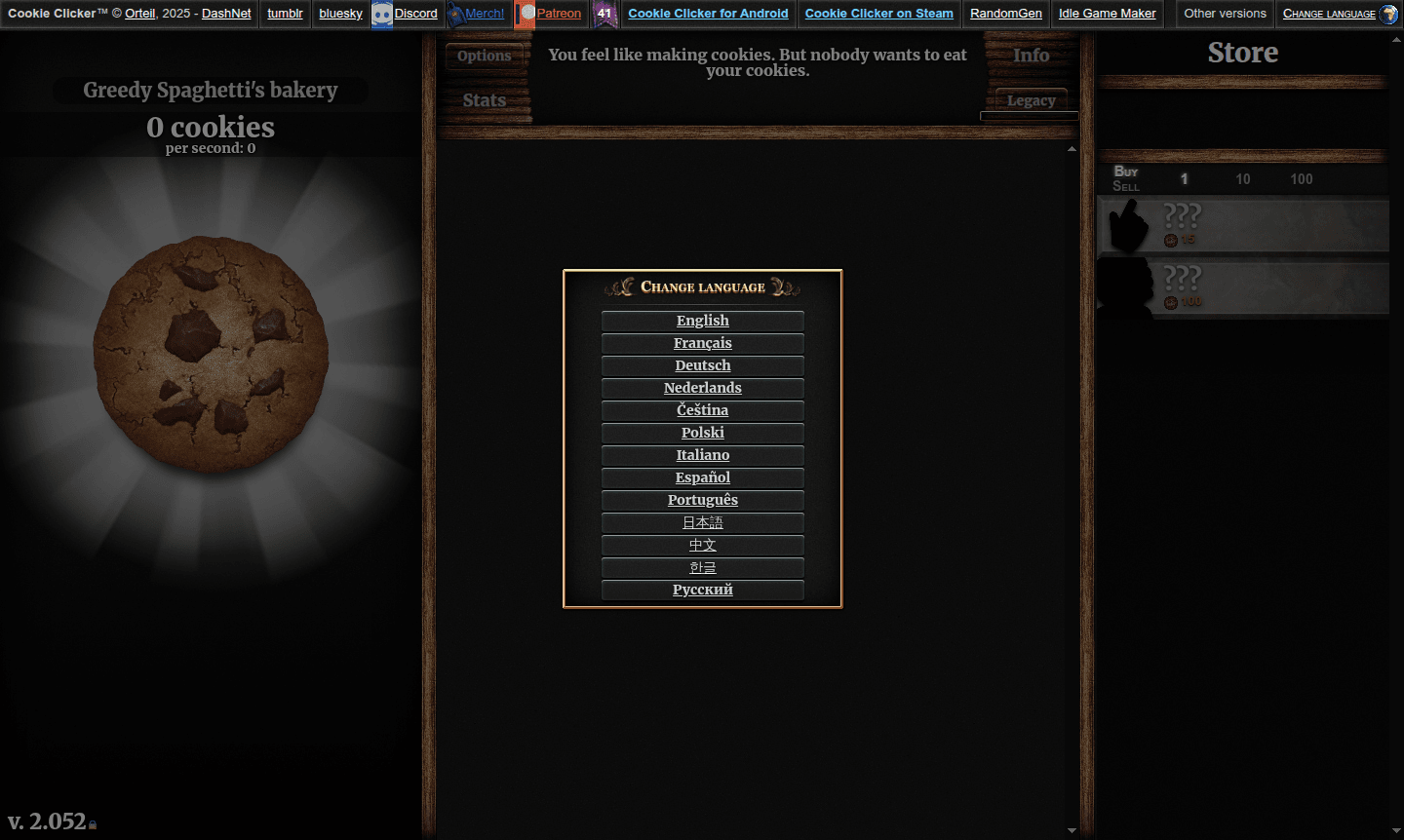
Task: Select the hidden store item costing 100 cookies
Action: tap(1243, 287)
